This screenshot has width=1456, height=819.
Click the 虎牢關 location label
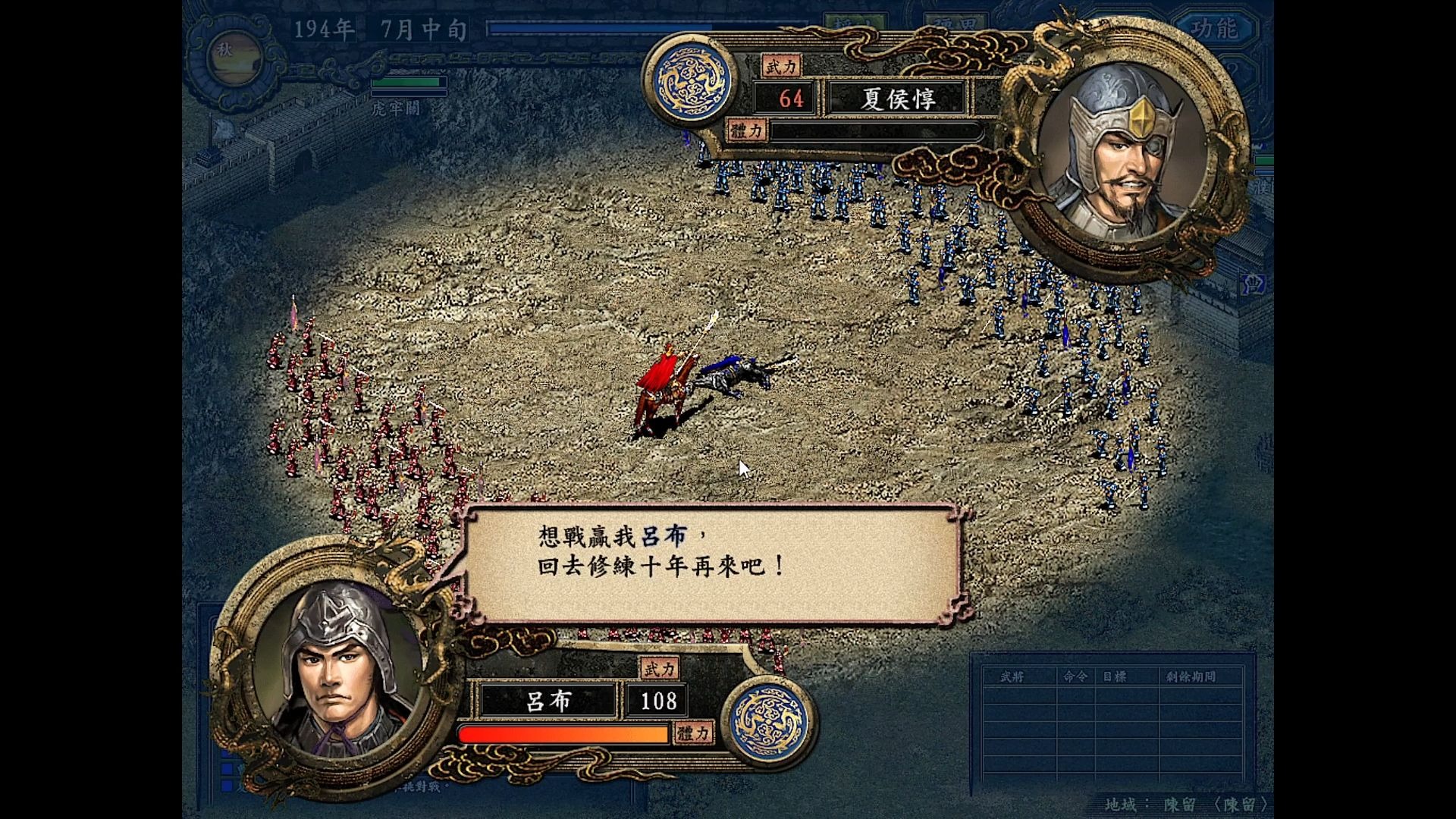pyautogui.click(x=397, y=108)
